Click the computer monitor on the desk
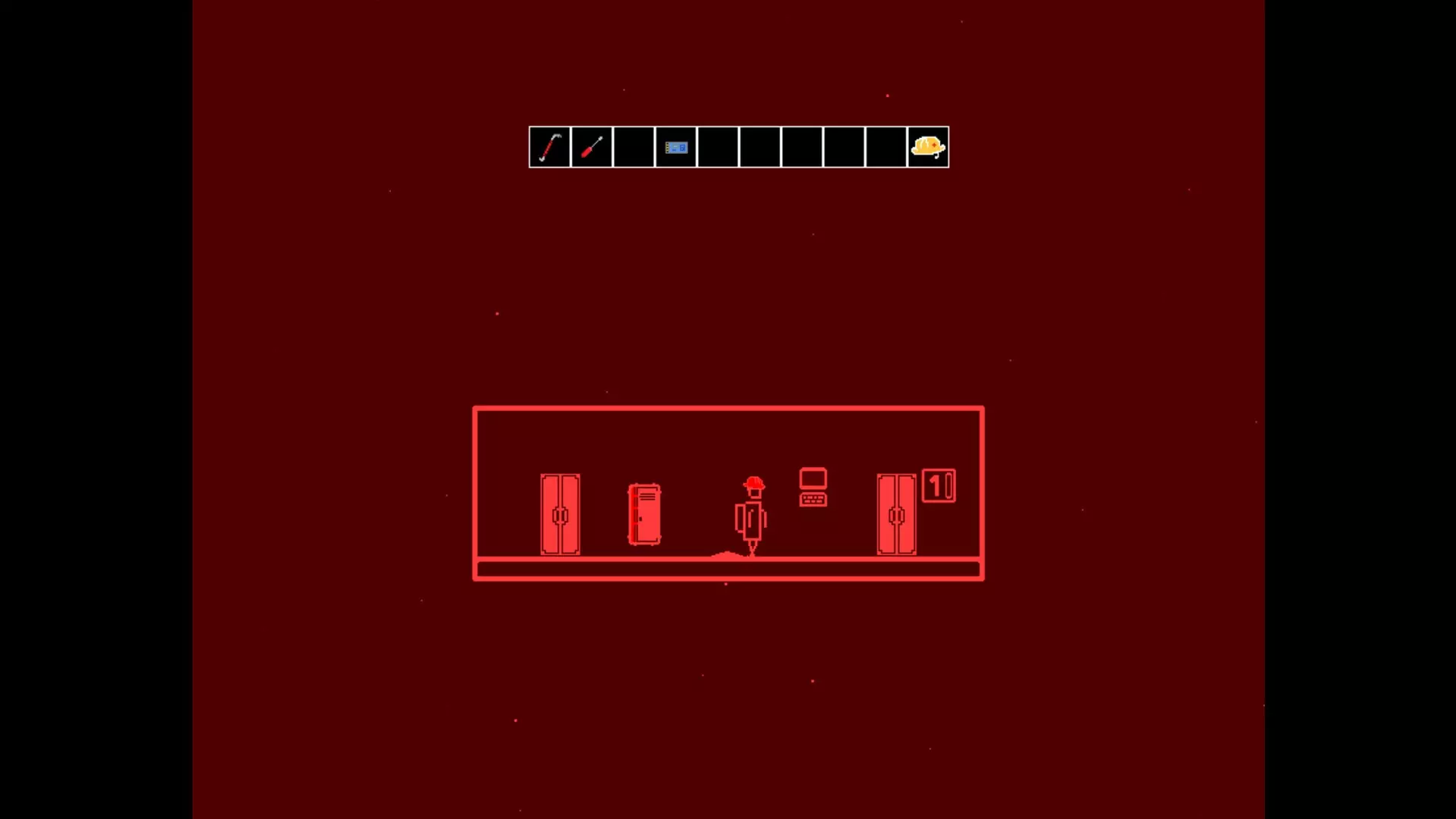The image size is (1456, 819). (x=813, y=479)
